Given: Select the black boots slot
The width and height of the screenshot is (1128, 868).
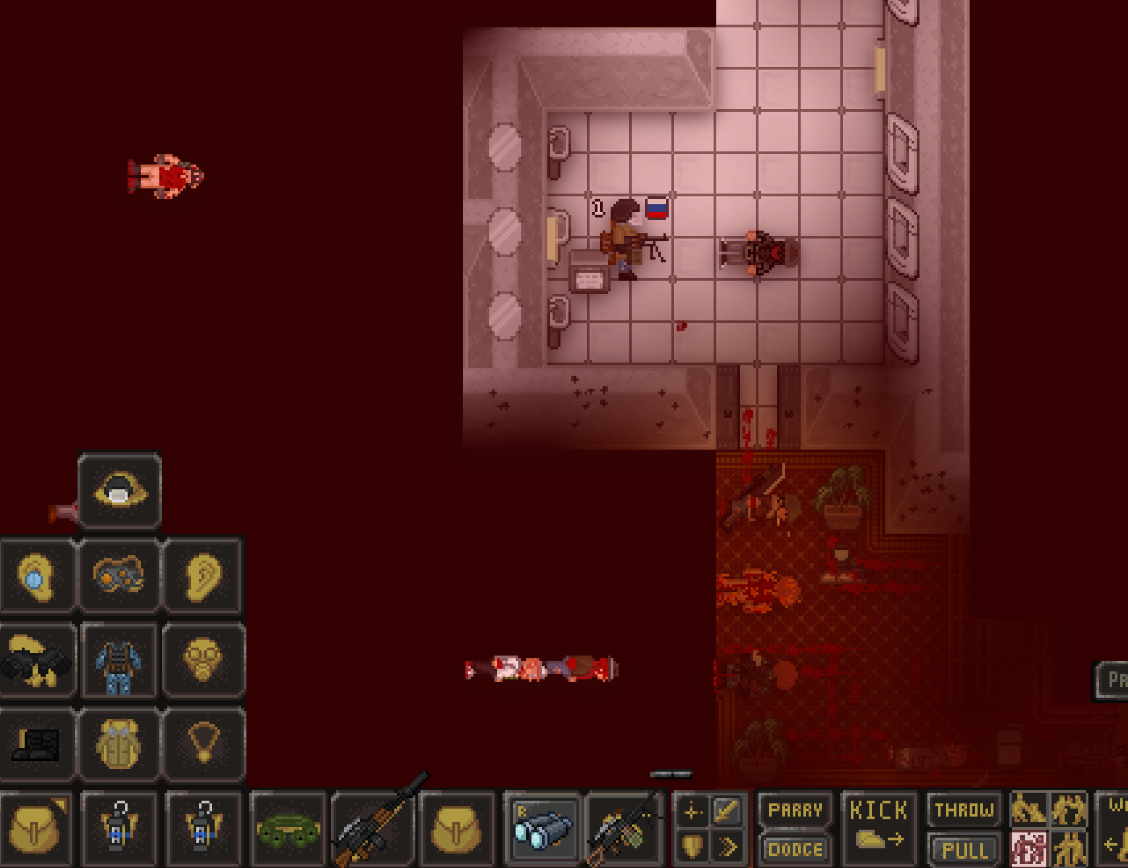Looking at the screenshot, I should (x=36, y=744).
